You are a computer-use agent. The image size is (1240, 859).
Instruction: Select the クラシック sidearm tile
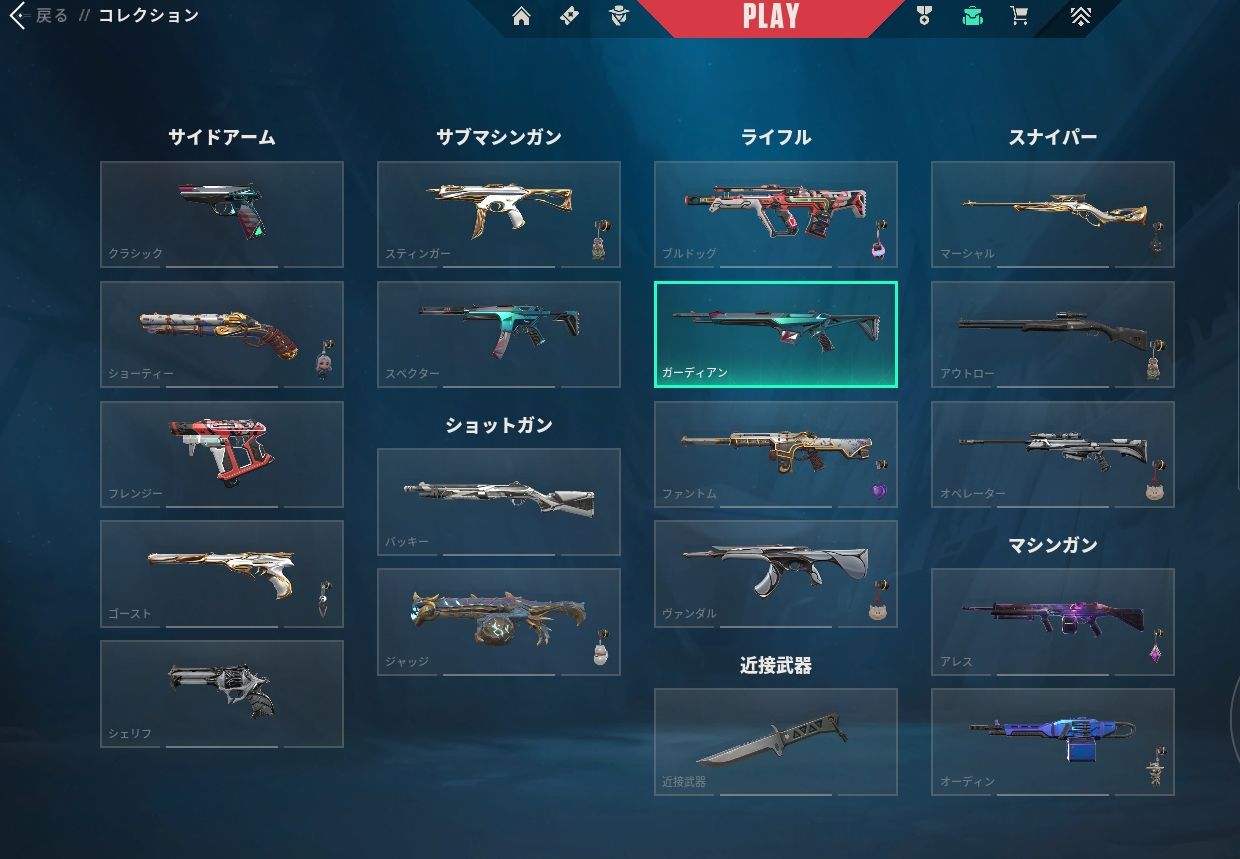[221, 214]
